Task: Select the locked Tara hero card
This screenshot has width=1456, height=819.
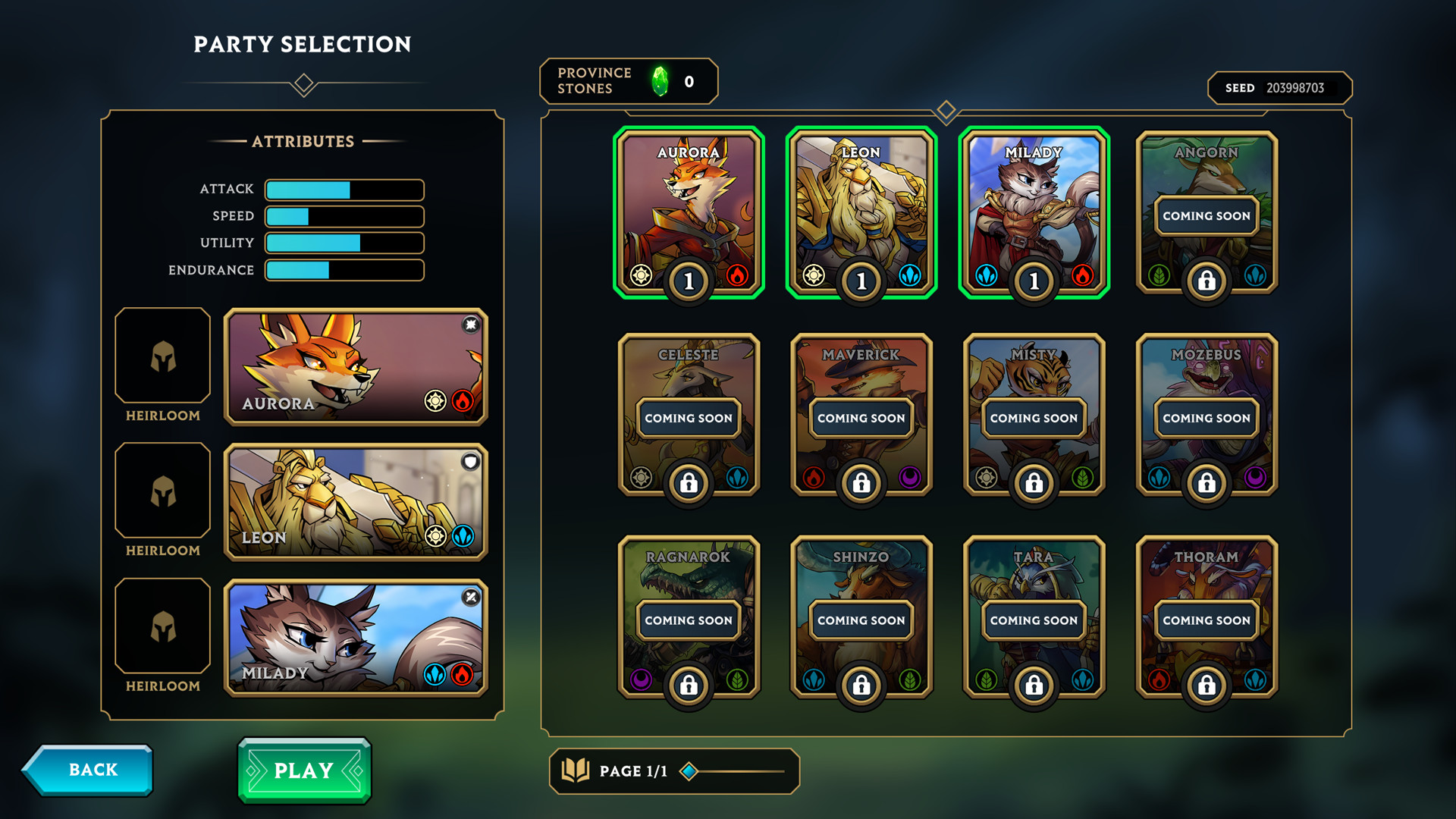Action: pyautogui.click(x=1034, y=617)
